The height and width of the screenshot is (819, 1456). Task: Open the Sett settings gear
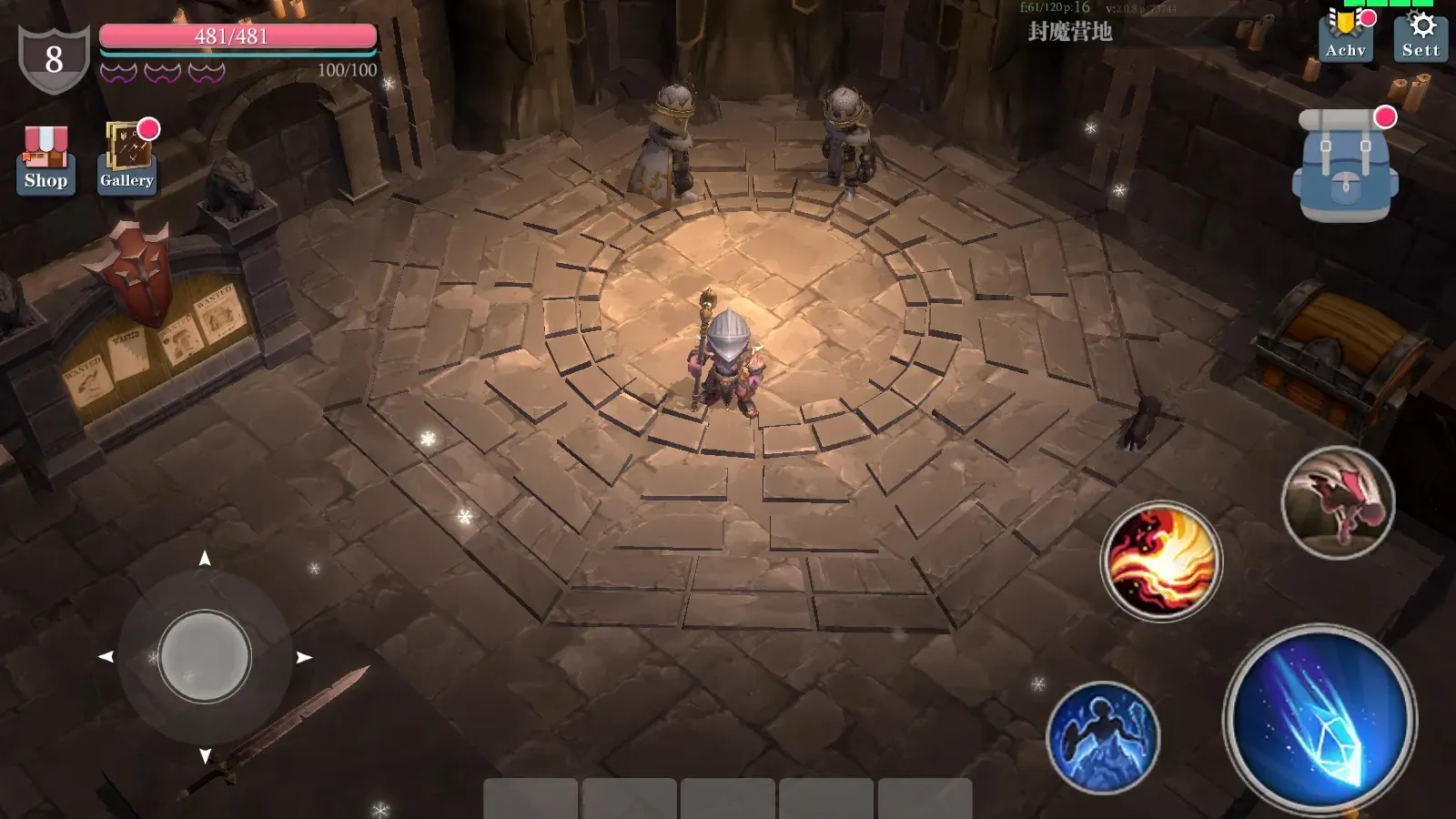[1421, 35]
